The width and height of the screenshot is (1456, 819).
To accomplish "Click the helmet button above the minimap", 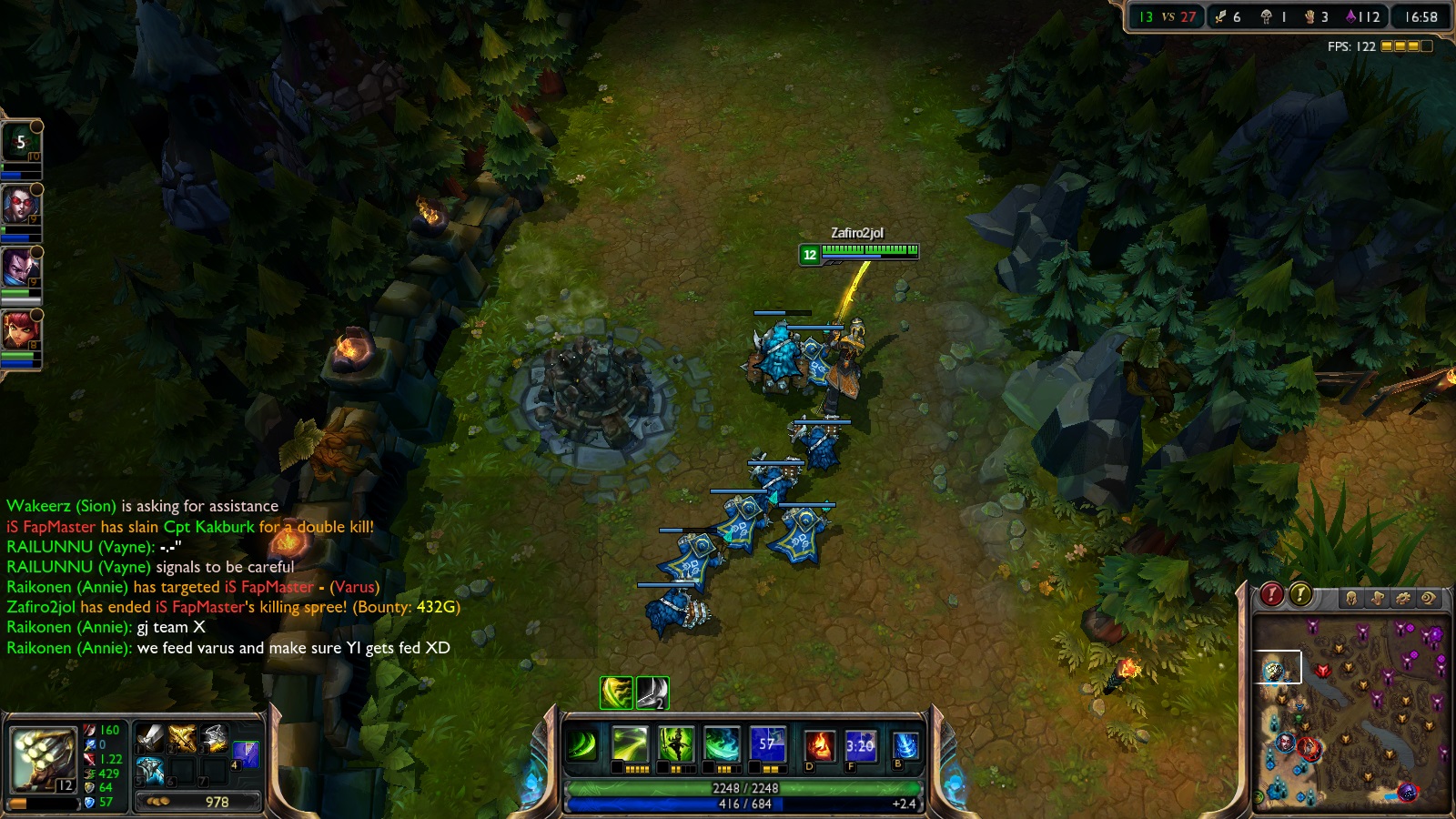I will coord(1351,598).
